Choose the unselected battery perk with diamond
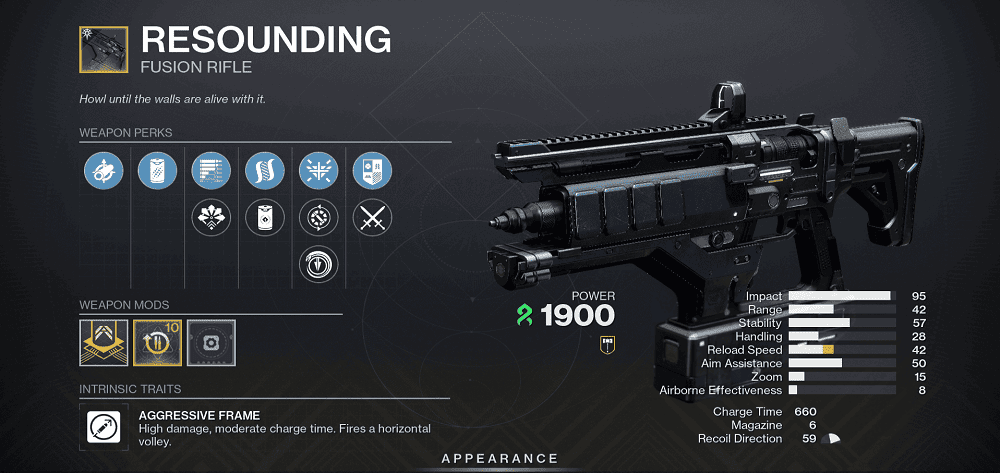 click(265, 216)
